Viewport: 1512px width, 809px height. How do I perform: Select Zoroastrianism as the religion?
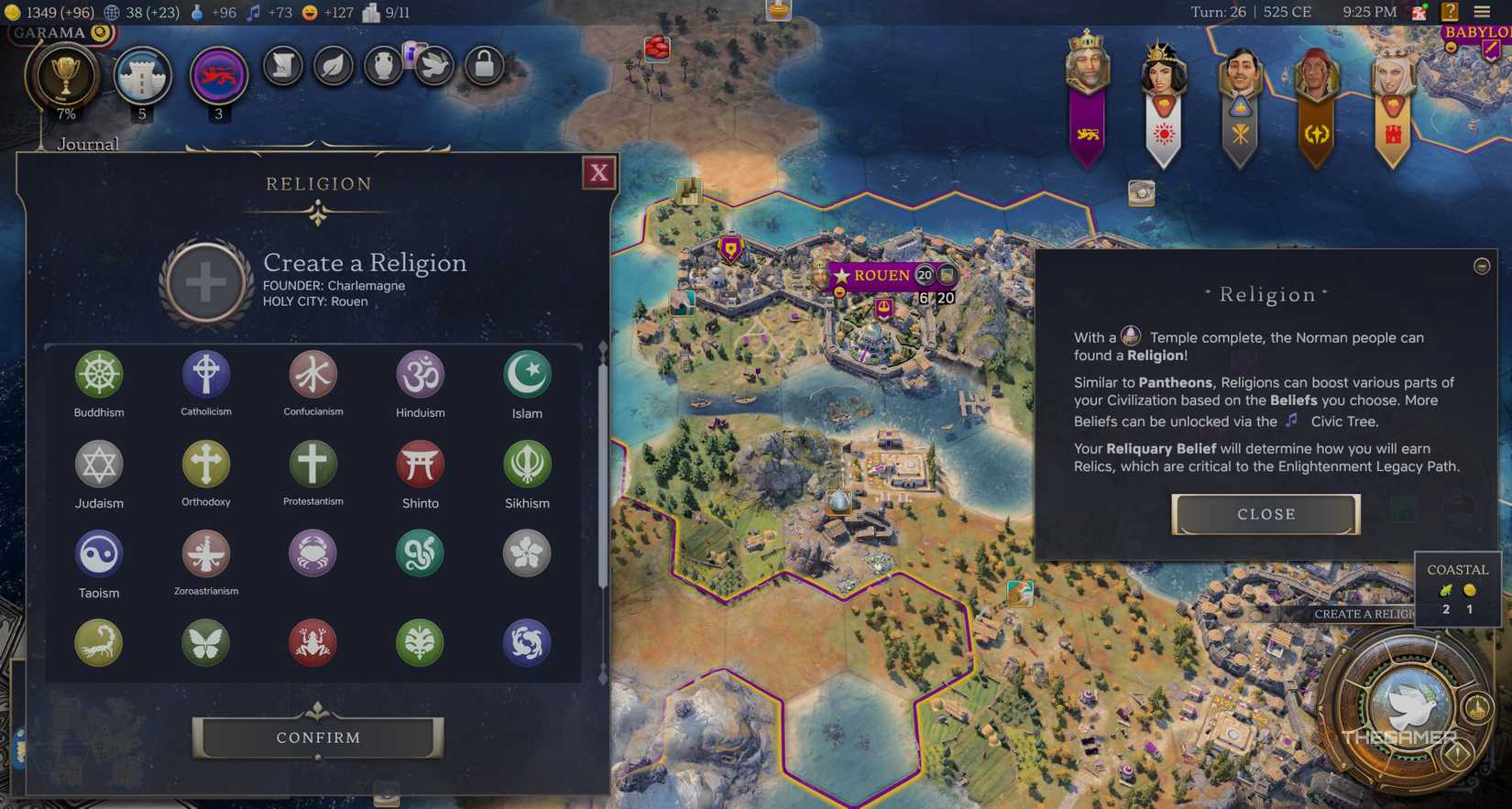205,553
